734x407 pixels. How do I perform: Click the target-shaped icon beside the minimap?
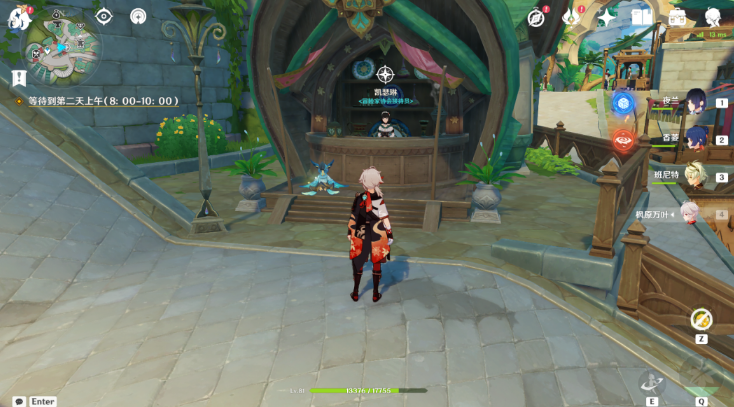(104, 16)
